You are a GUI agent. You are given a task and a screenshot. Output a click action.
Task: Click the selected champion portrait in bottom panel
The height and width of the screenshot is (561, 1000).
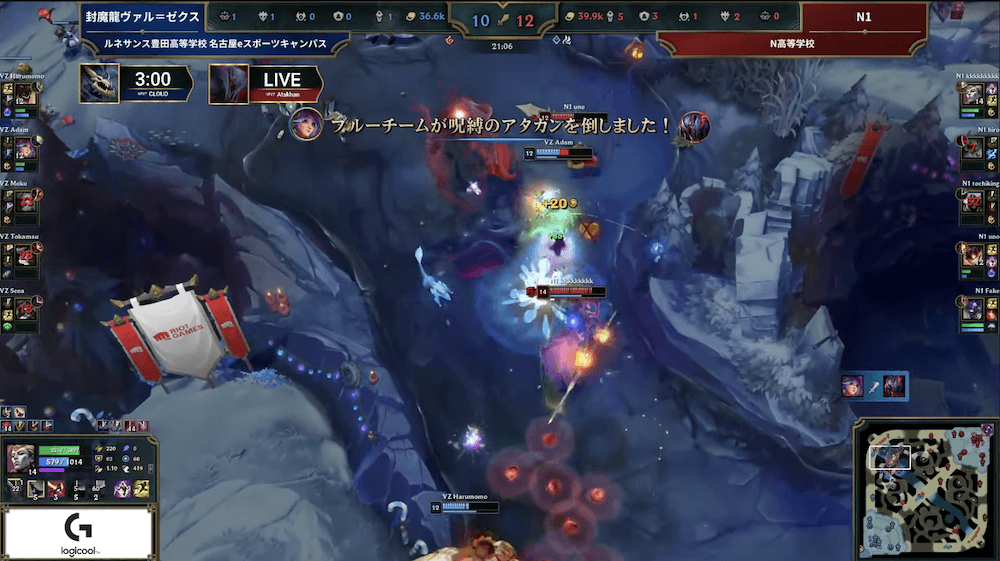coord(22,461)
